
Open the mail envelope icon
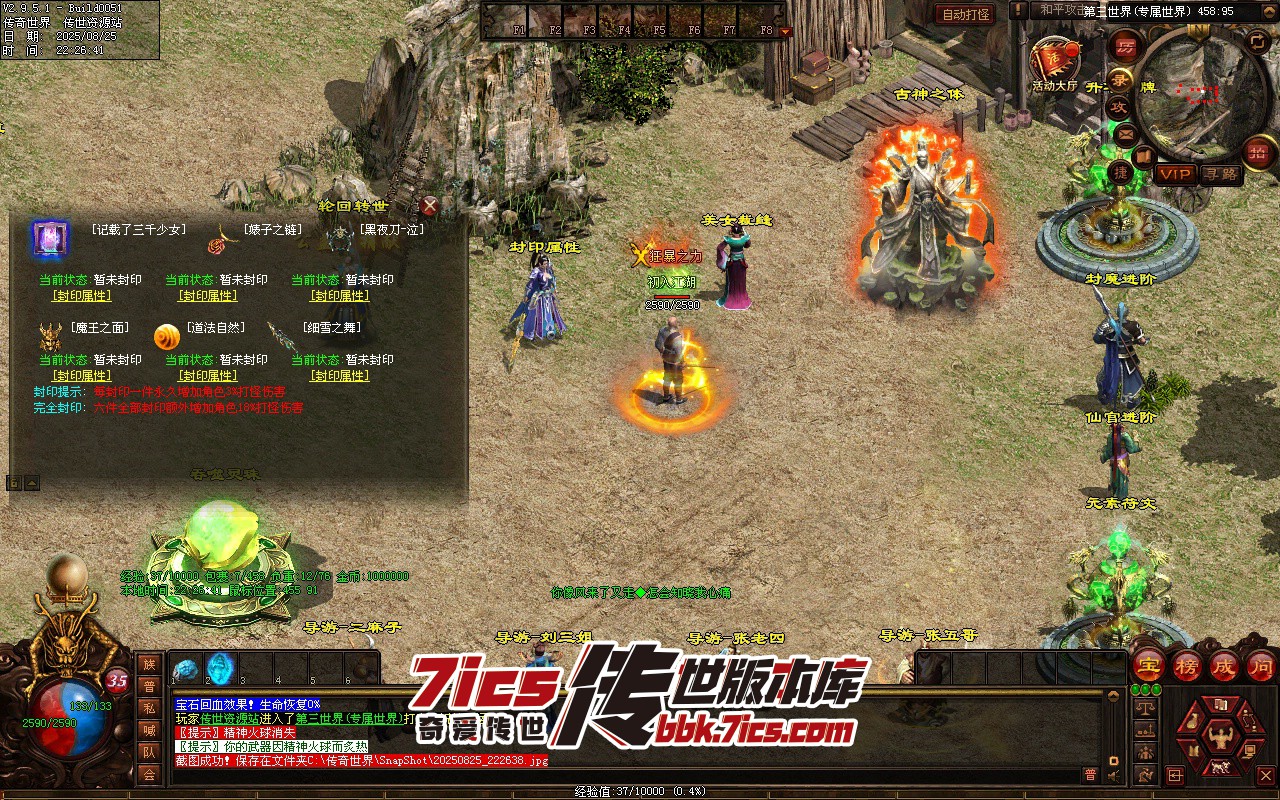1126,133
